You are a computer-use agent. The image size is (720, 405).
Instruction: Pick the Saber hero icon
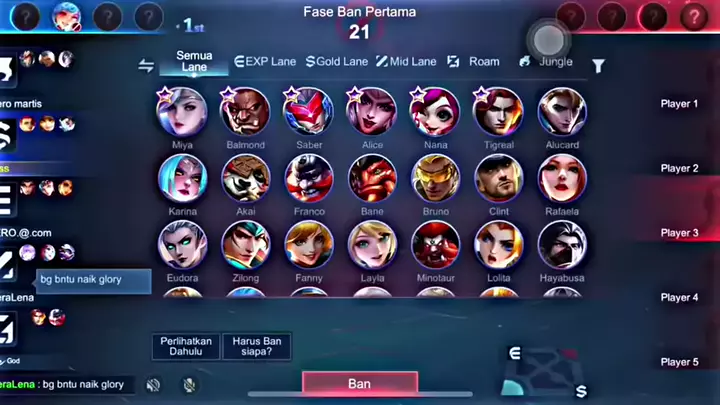click(309, 111)
